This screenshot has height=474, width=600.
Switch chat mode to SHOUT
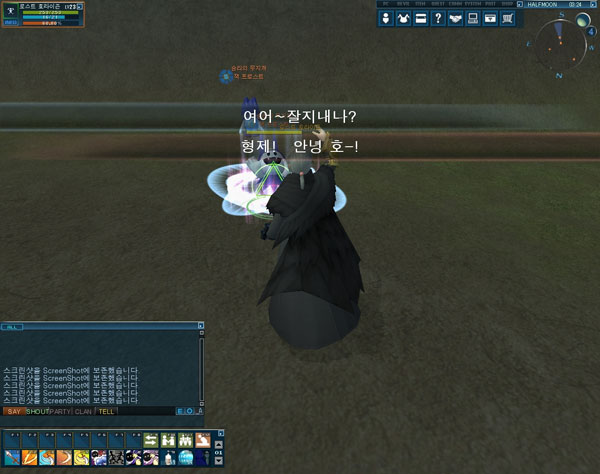click(x=37, y=411)
